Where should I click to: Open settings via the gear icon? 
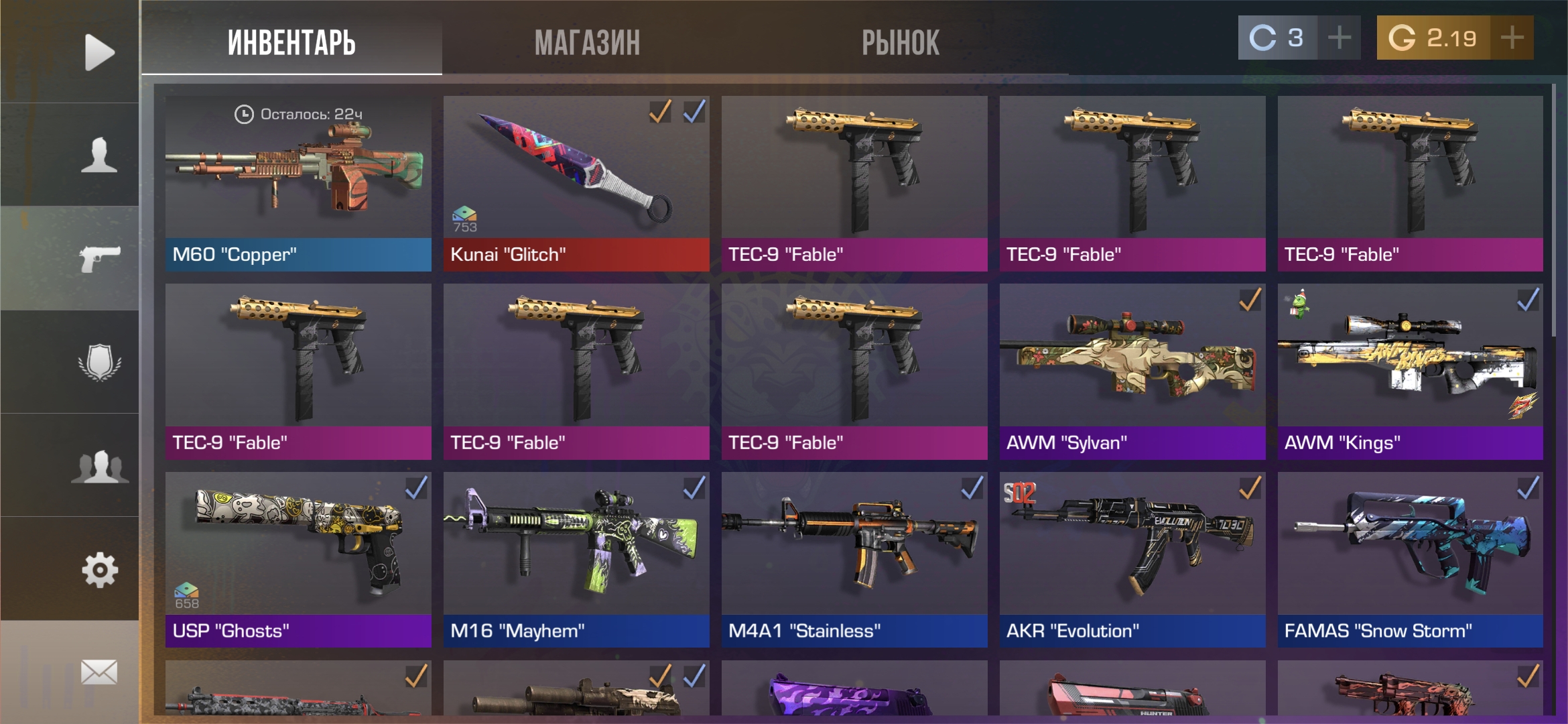(x=99, y=570)
